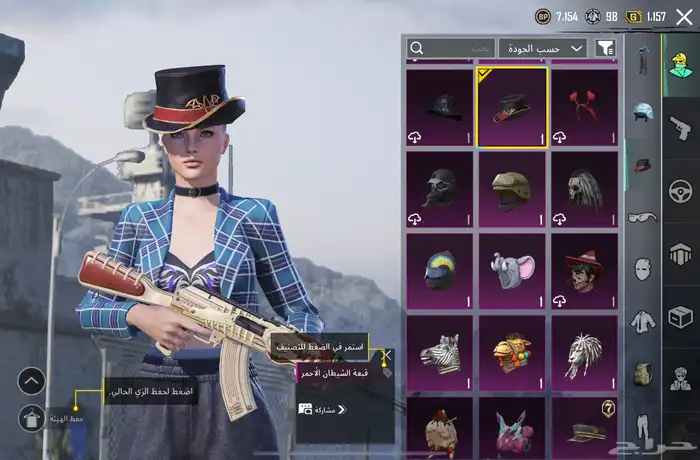Open the jacket clothing category
Image resolution: width=700 pixels, height=460 pixels.
point(642,322)
